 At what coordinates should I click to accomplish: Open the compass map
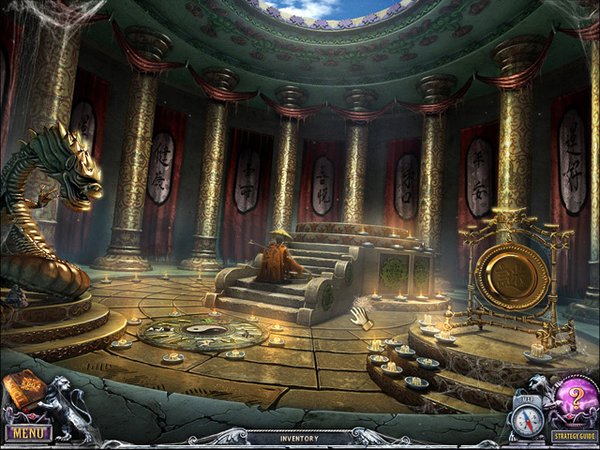tap(527, 418)
